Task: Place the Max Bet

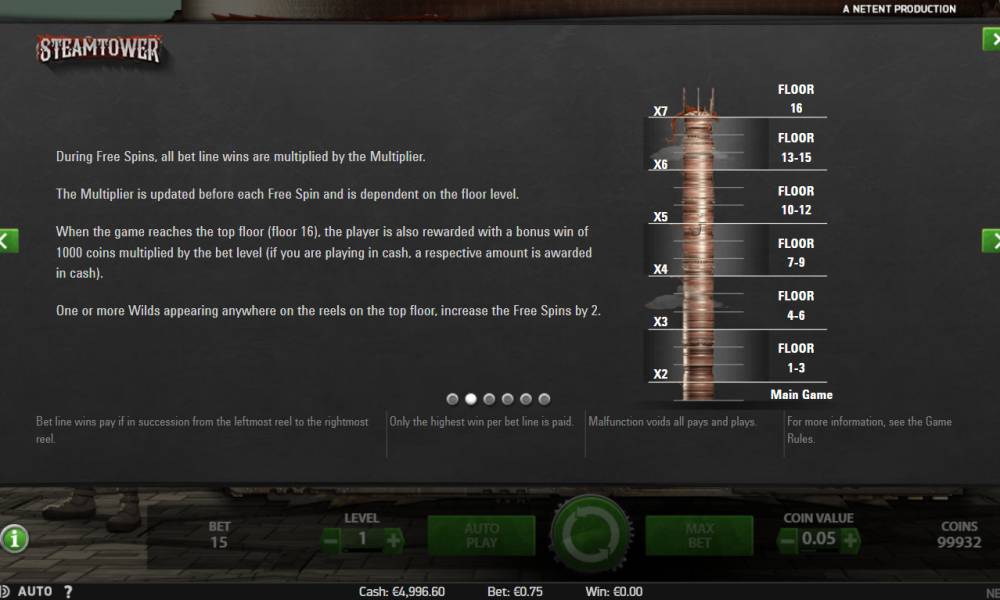Action: (x=699, y=536)
